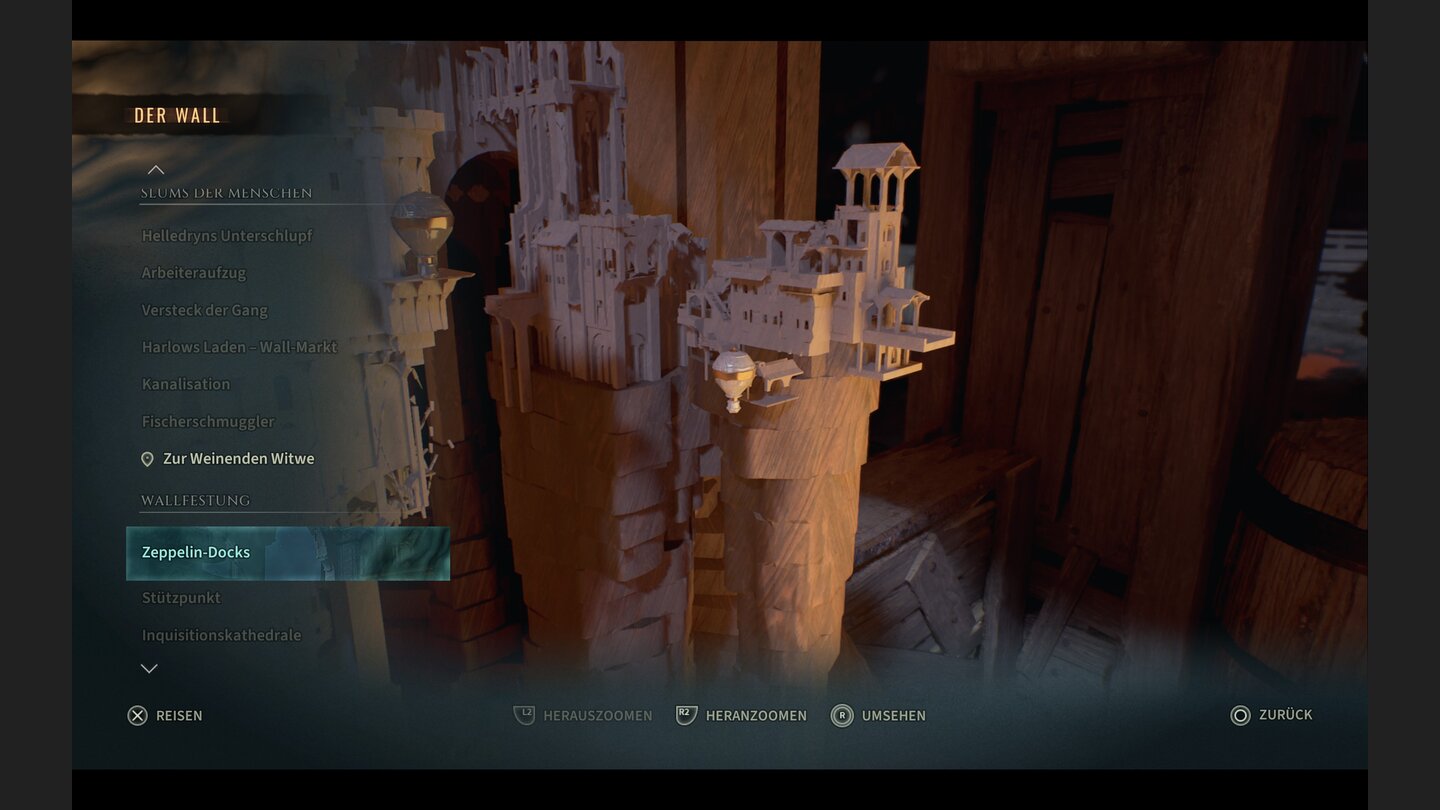Select the Fischerschmuggler location
The width and height of the screenshot is (1440, 810).
click(208, 421)
